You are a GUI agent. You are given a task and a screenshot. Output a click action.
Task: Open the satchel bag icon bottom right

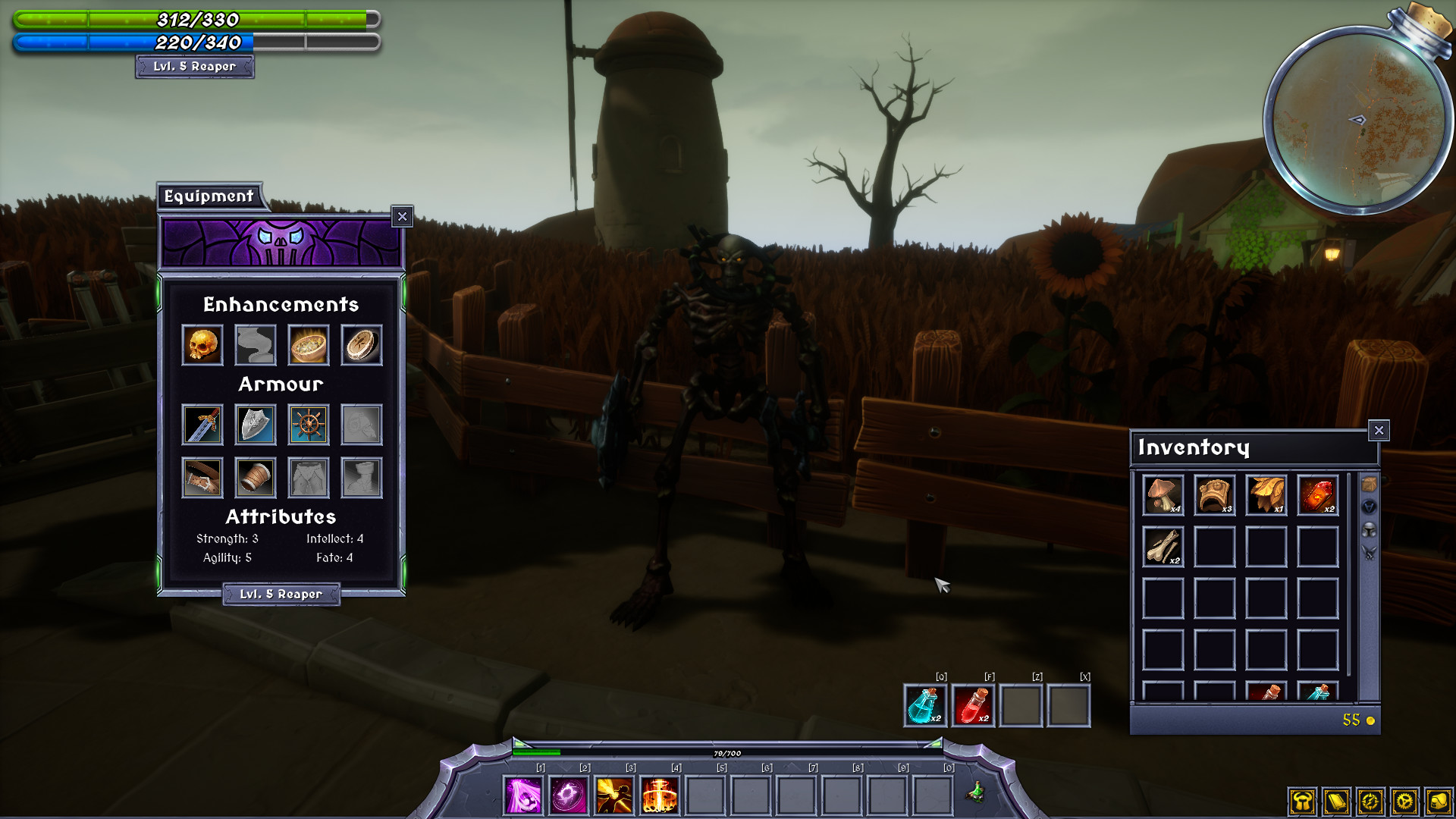(x=1438, y=800)
